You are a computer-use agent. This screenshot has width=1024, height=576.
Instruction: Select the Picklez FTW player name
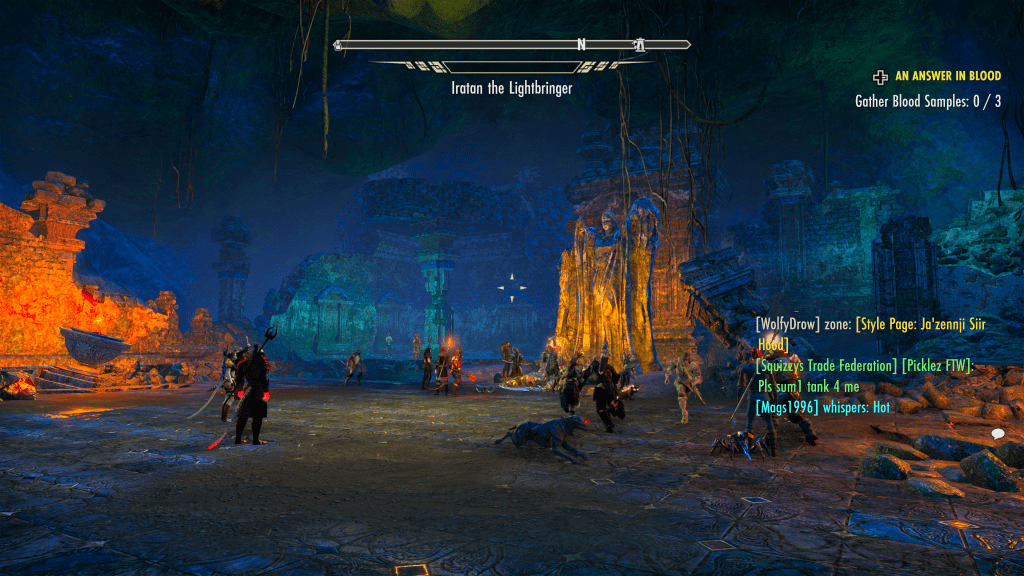pyautogui.click(x=936, y=366)
